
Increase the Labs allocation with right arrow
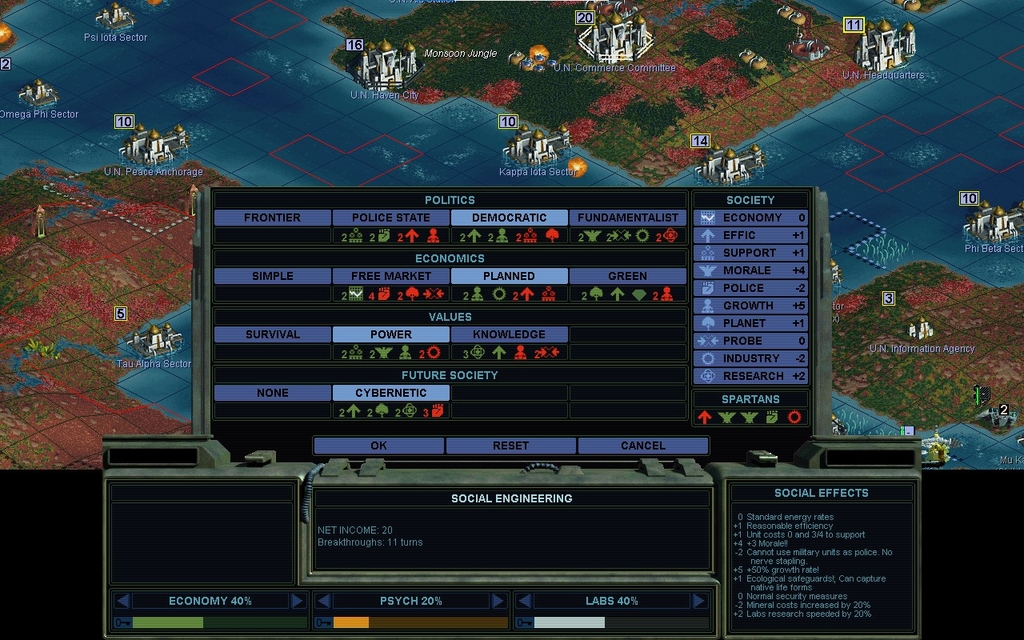pos(697,601)
